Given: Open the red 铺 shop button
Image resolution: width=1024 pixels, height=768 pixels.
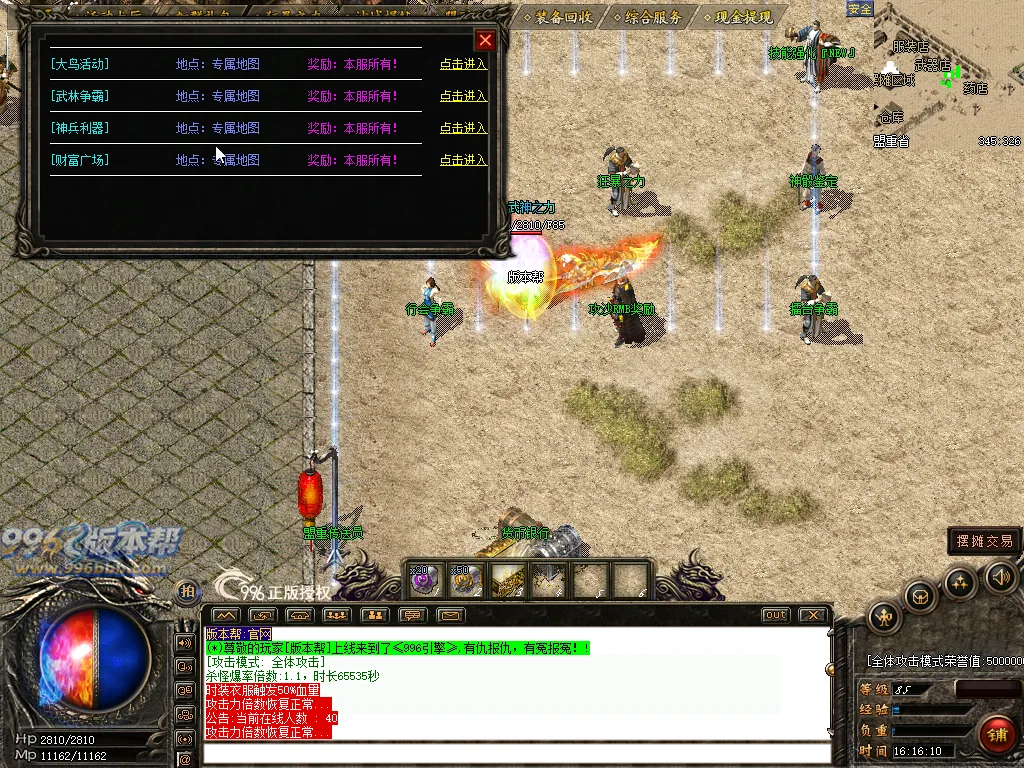Looking at the screenshot, I should click(995, 734).
